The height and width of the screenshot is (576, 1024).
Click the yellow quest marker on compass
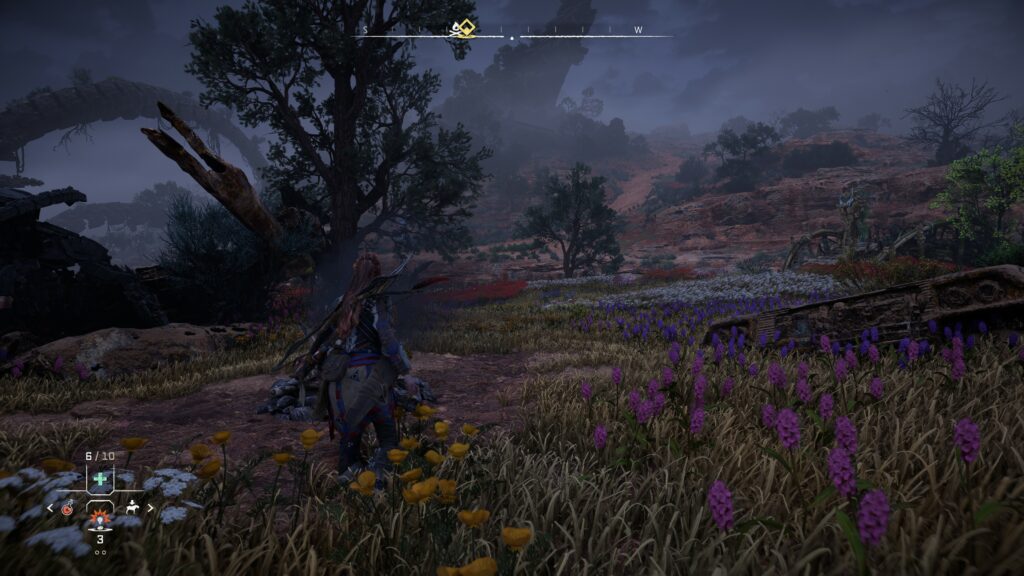462,28
